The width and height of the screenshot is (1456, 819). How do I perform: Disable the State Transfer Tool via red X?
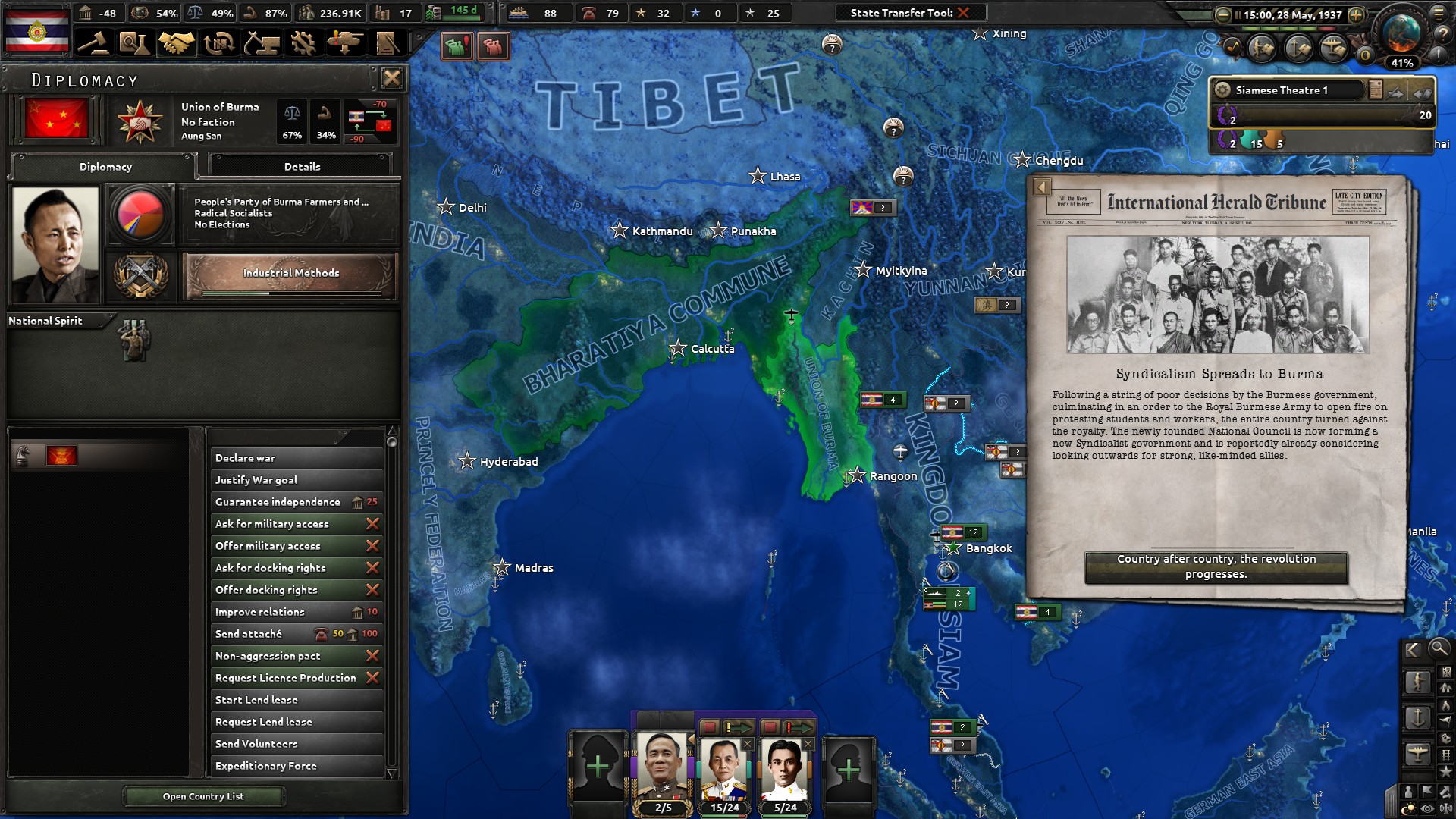(961, 12)
